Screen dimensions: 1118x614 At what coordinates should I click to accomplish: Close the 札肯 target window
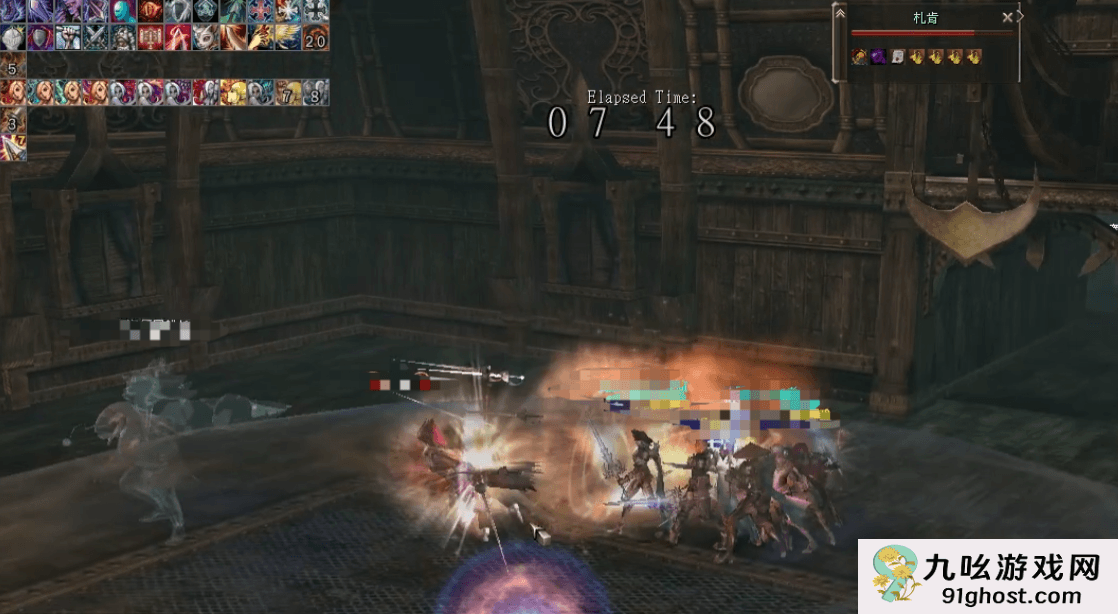point(1007,17)
